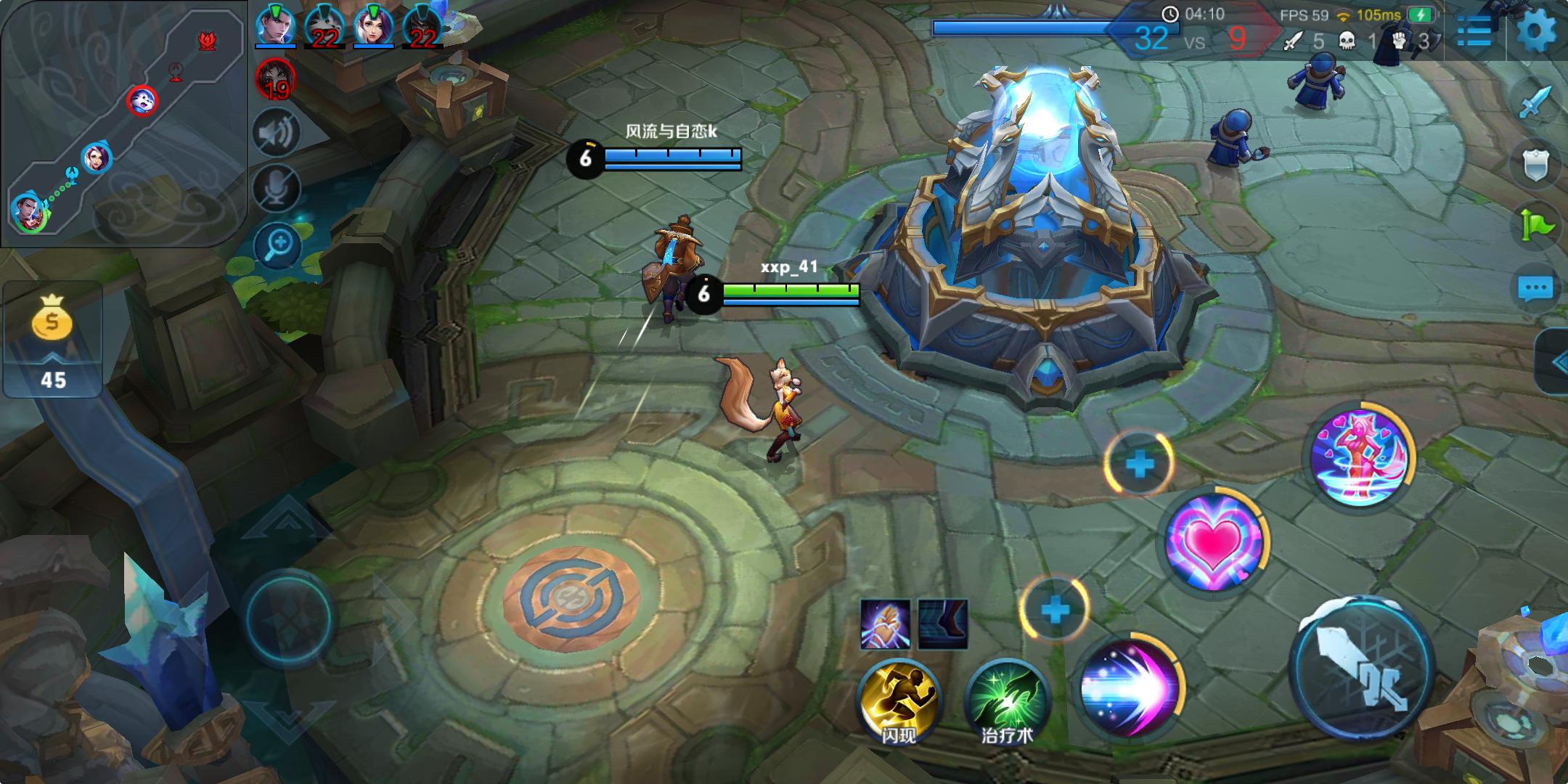
Task: Open the quick chat bubble
Action: click(1535, 289)
